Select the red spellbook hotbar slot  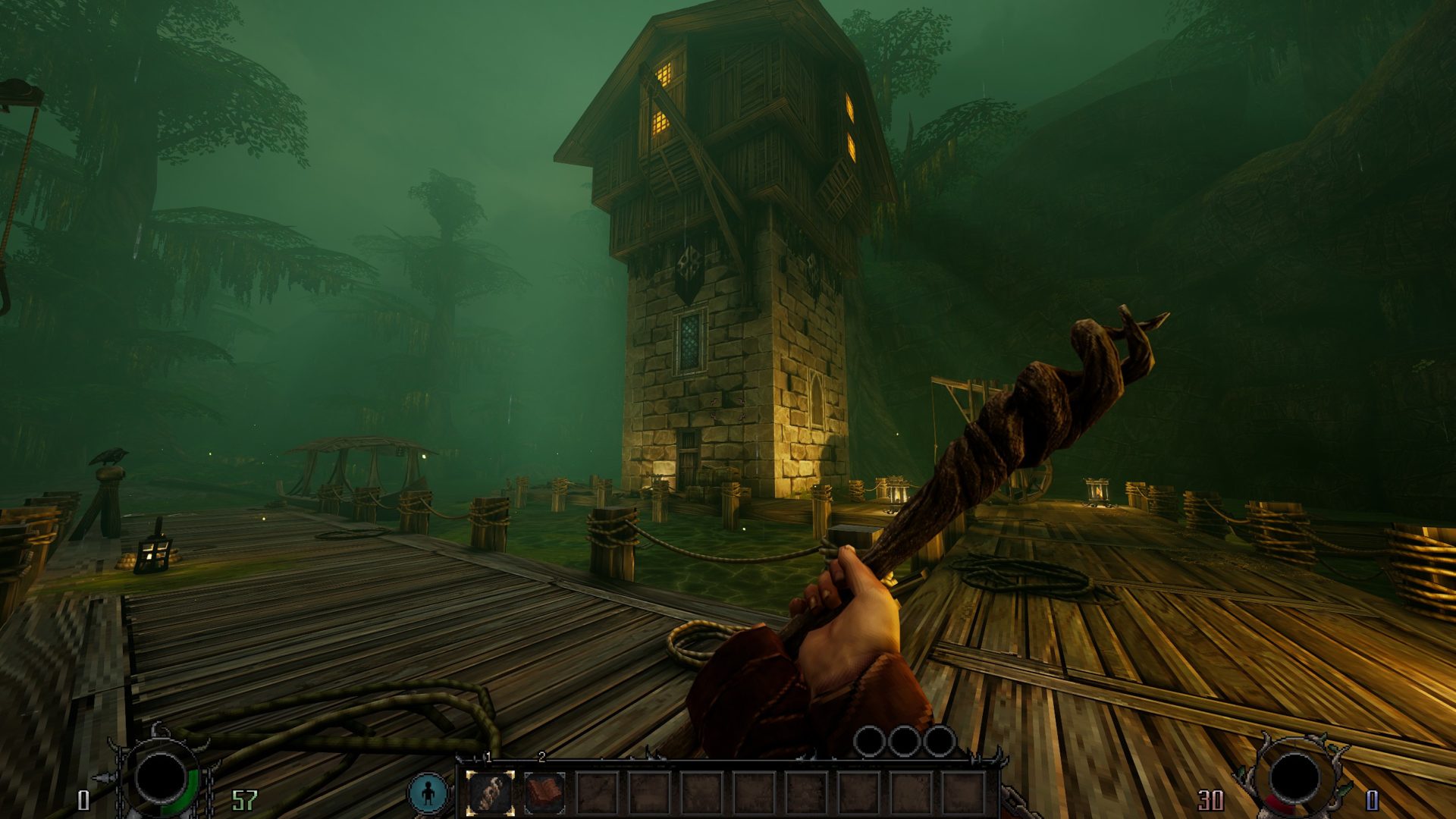[544, 792]
